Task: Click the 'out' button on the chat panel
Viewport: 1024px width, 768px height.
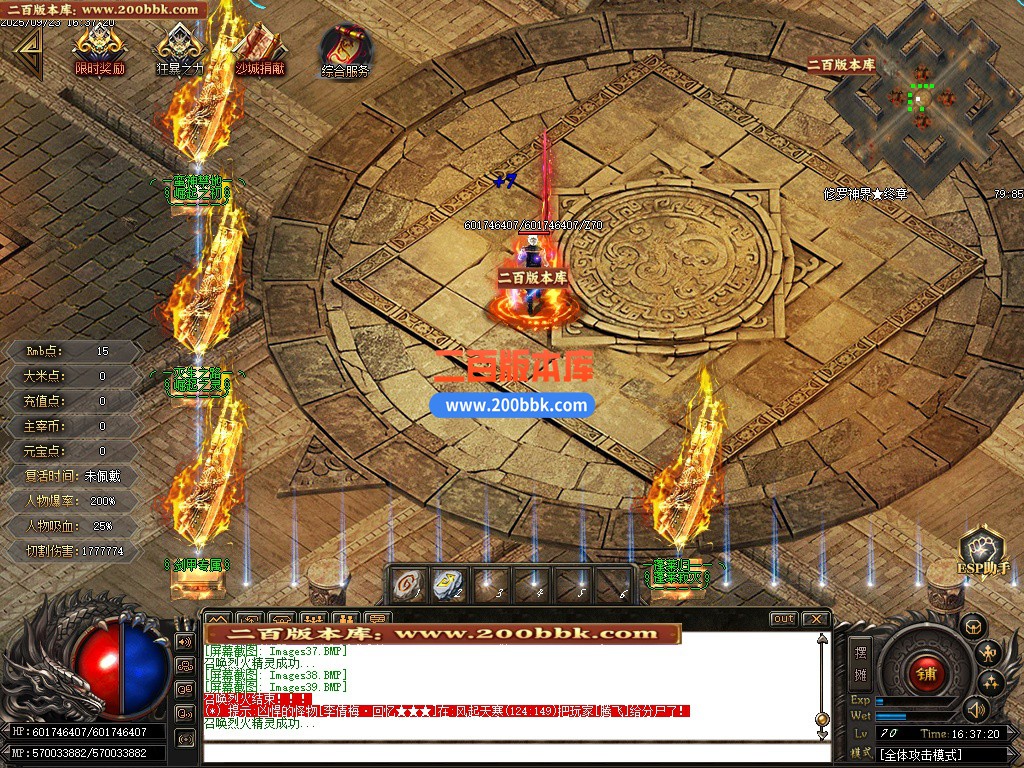Action: click(x=783, y=619)
